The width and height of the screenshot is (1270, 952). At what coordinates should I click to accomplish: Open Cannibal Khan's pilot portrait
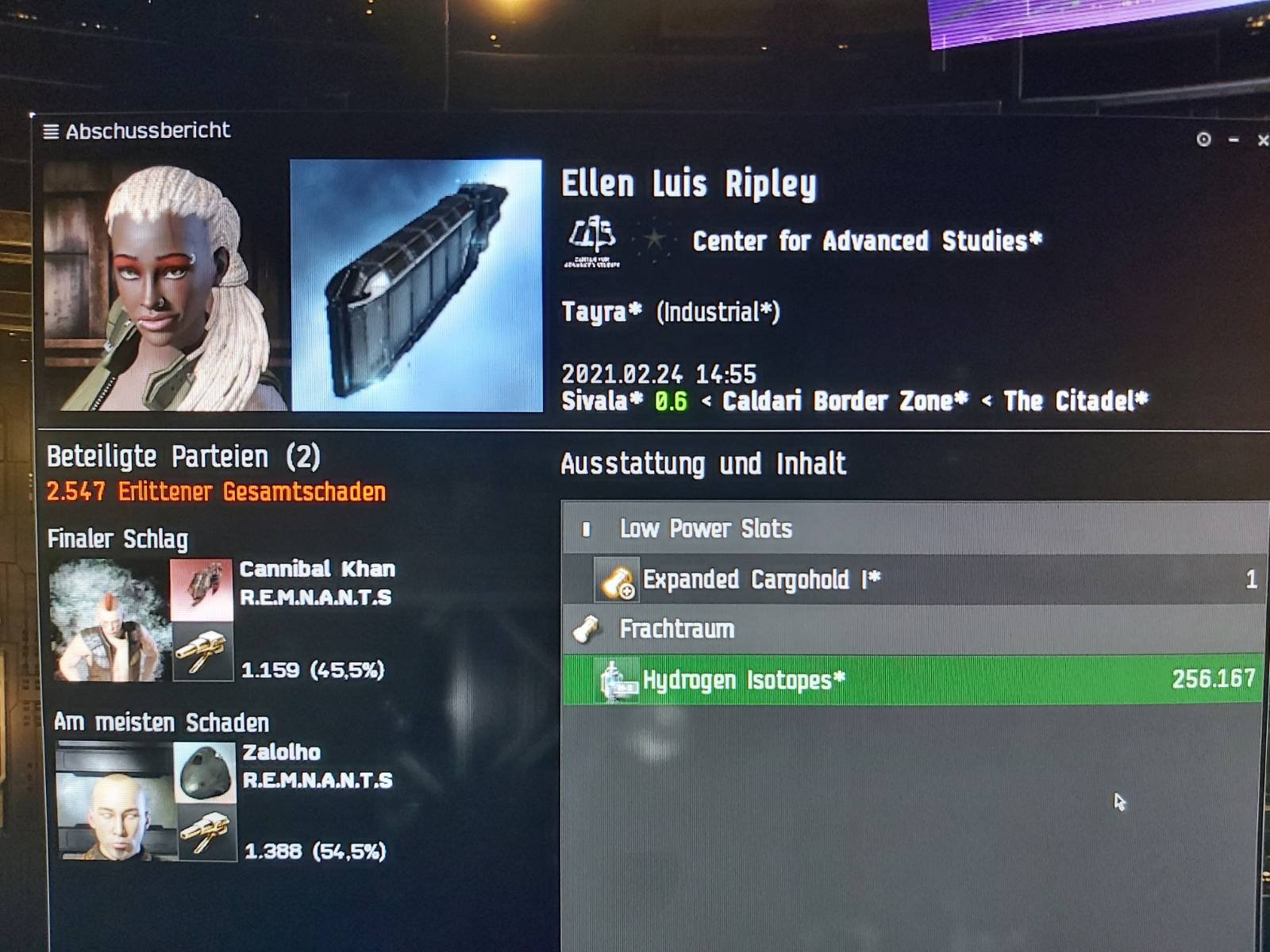pyautogui.click(x=109, y=620)
